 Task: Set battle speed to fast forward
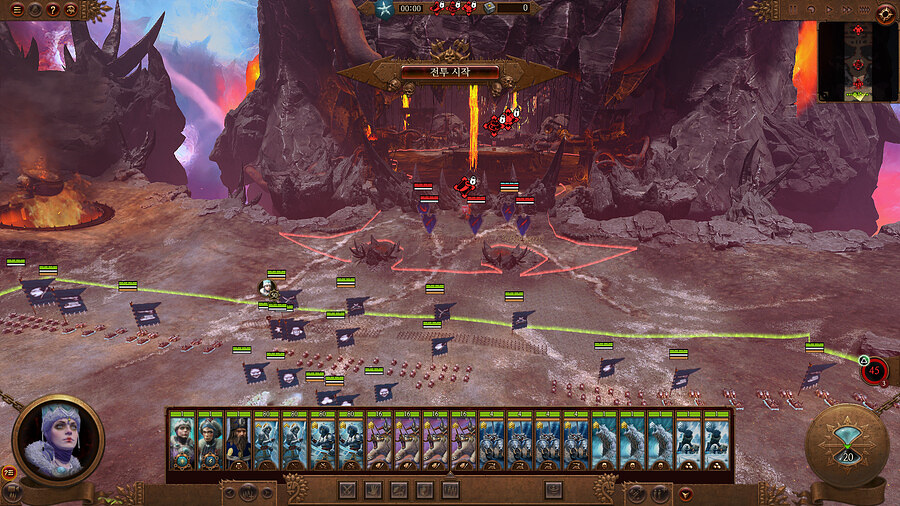pyautogui.click(x=850, y=9)
